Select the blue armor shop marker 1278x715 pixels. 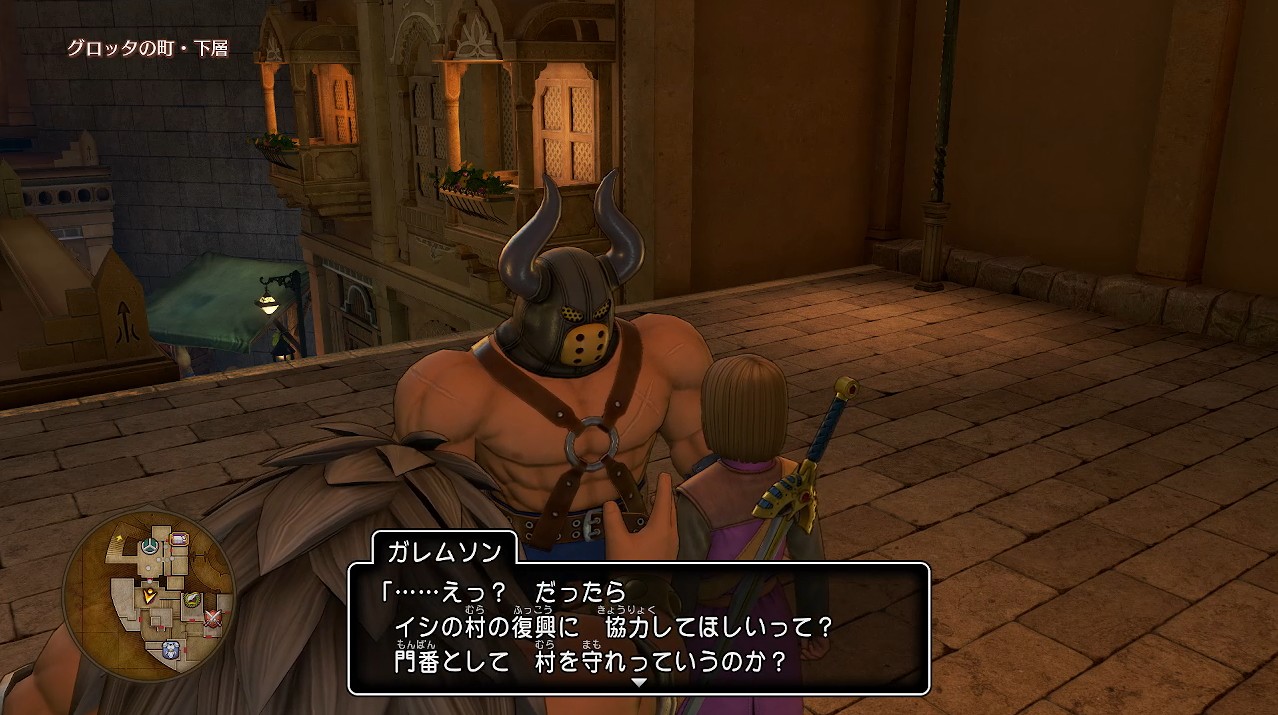pyautogui.click(x=170, y=649)
